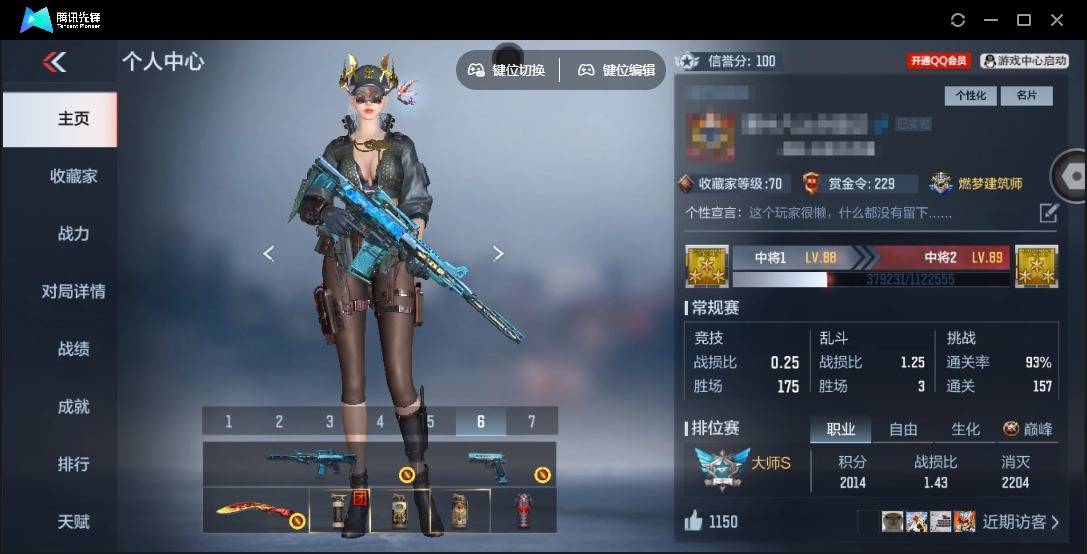Switch to the 生化 ranked tab

tap(965, 429)
